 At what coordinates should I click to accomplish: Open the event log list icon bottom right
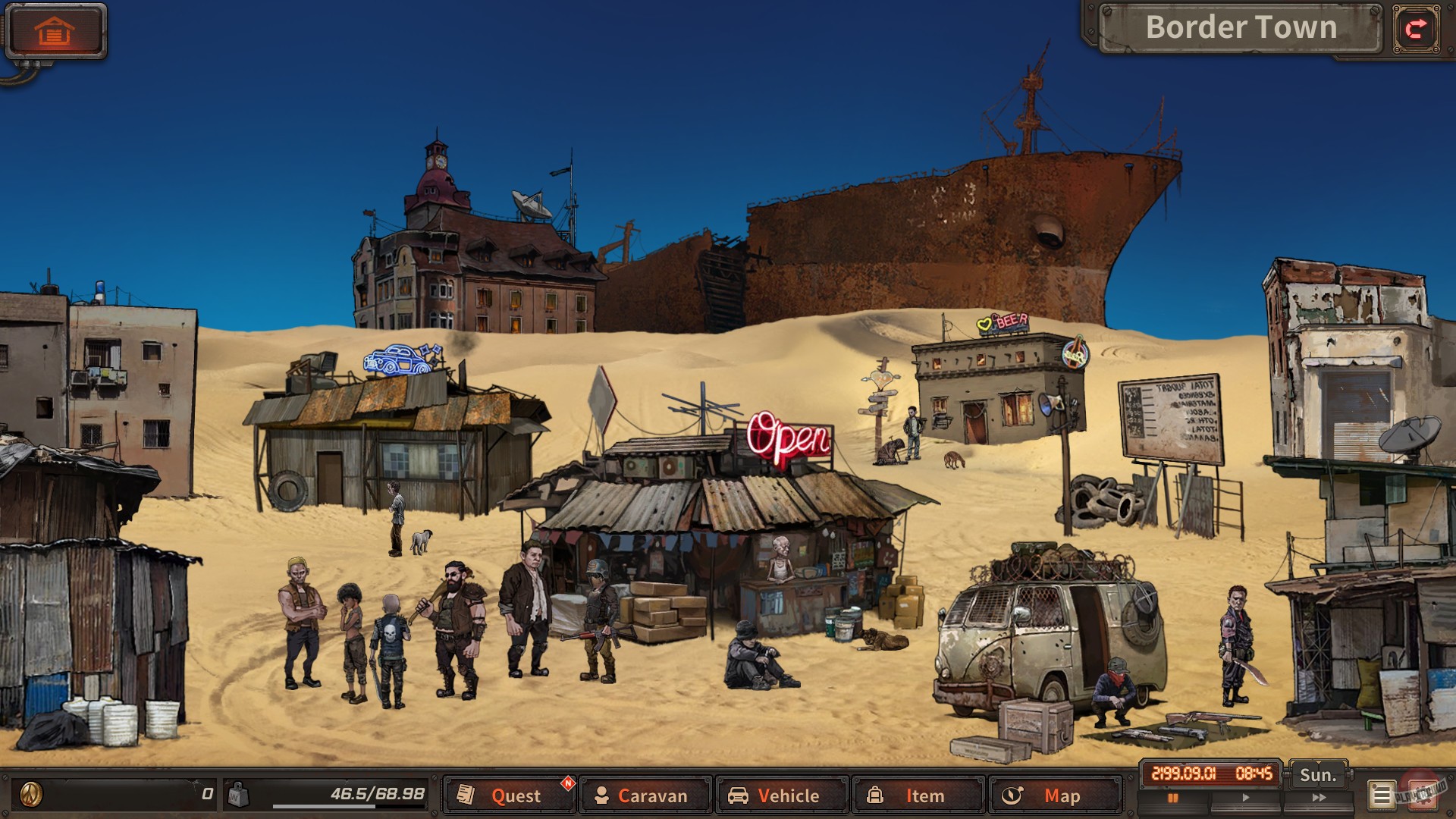pyautogui.click(x=1382, y=796)
